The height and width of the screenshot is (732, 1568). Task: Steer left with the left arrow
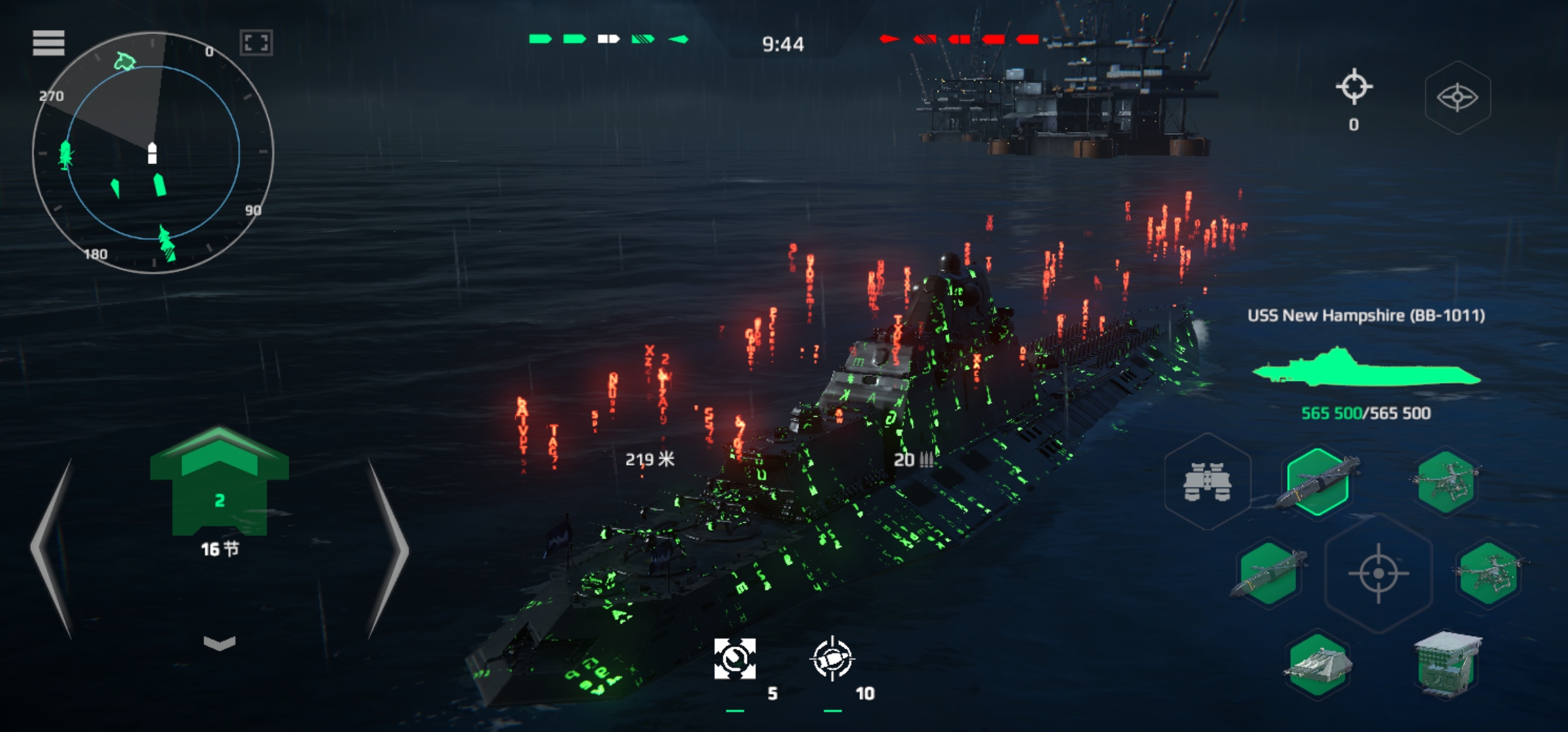53,549
